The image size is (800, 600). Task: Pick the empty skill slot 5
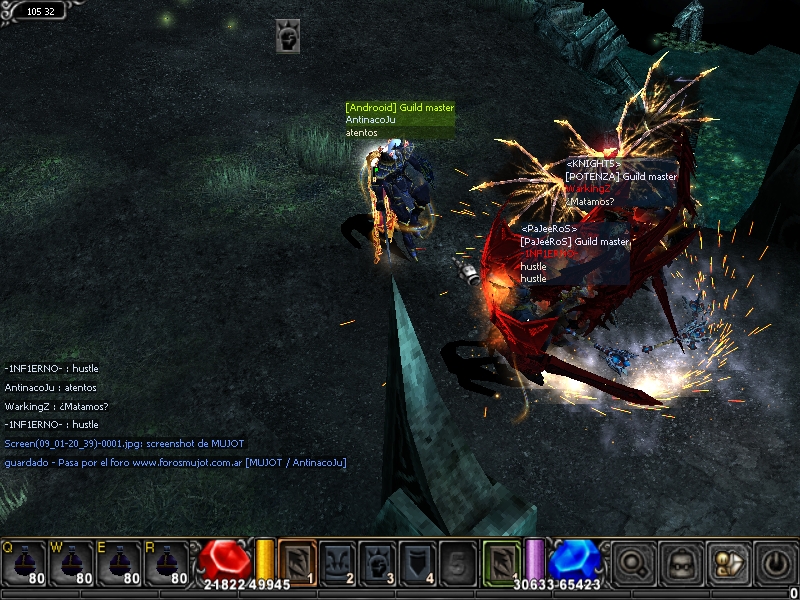pyautogui.click(x=457, y=562)
